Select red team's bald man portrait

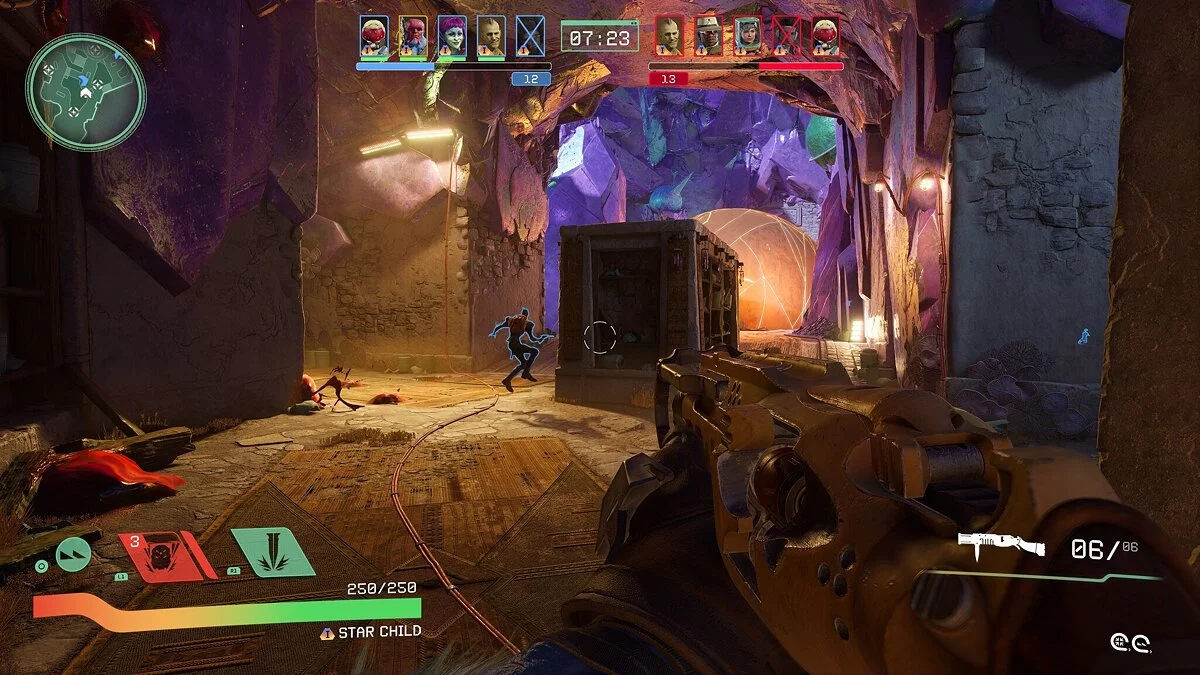(668, 36)
